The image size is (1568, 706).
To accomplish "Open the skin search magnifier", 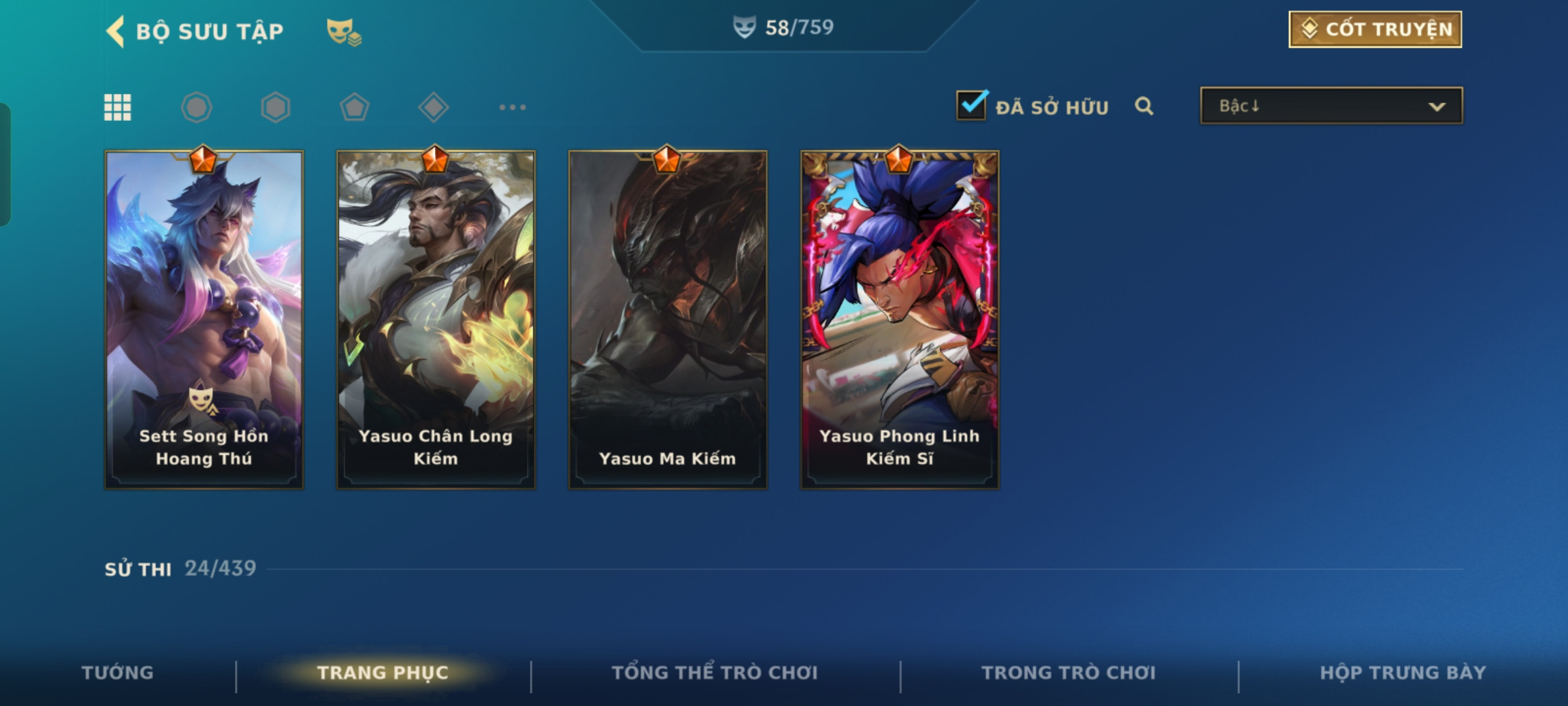I will [x=1144, y=106].
